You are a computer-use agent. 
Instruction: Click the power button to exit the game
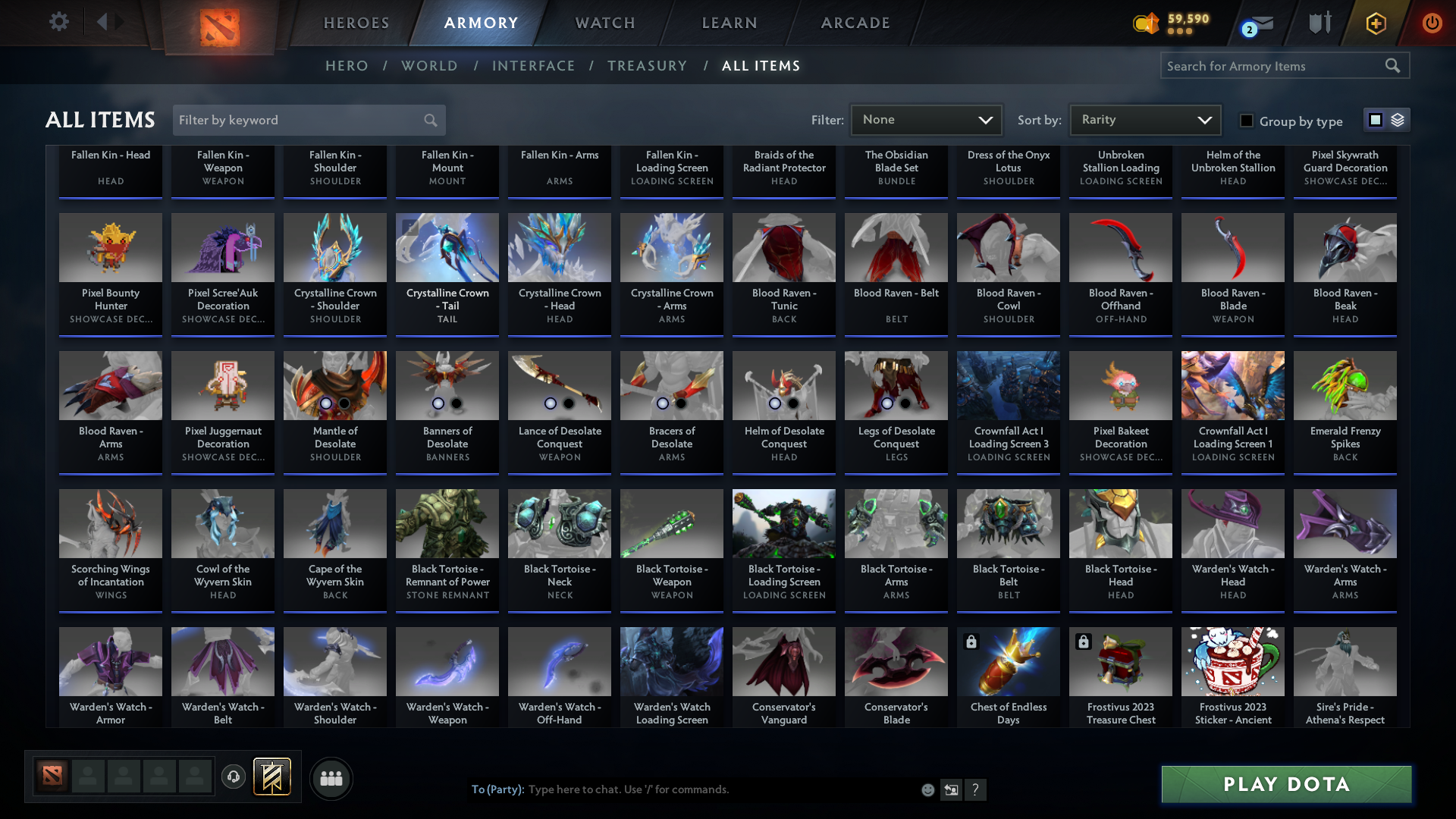click(x=1432, y=23)
